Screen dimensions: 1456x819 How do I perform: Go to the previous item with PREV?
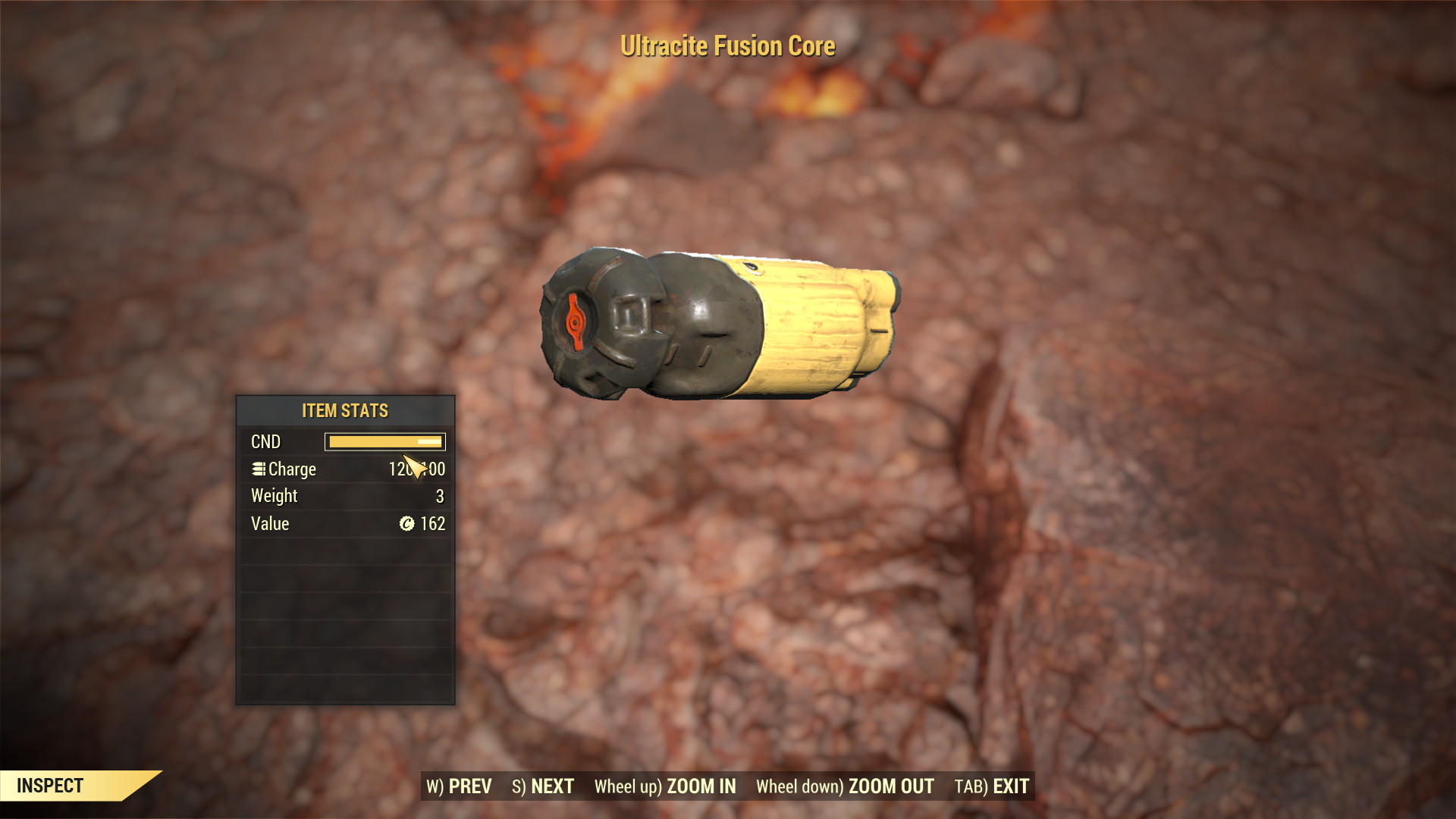coord(460,786)
